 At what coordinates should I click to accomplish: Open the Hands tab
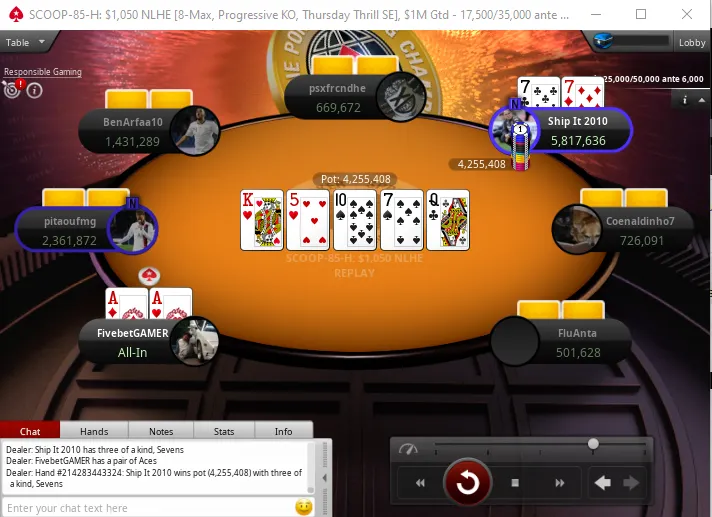tap(94, 431)
